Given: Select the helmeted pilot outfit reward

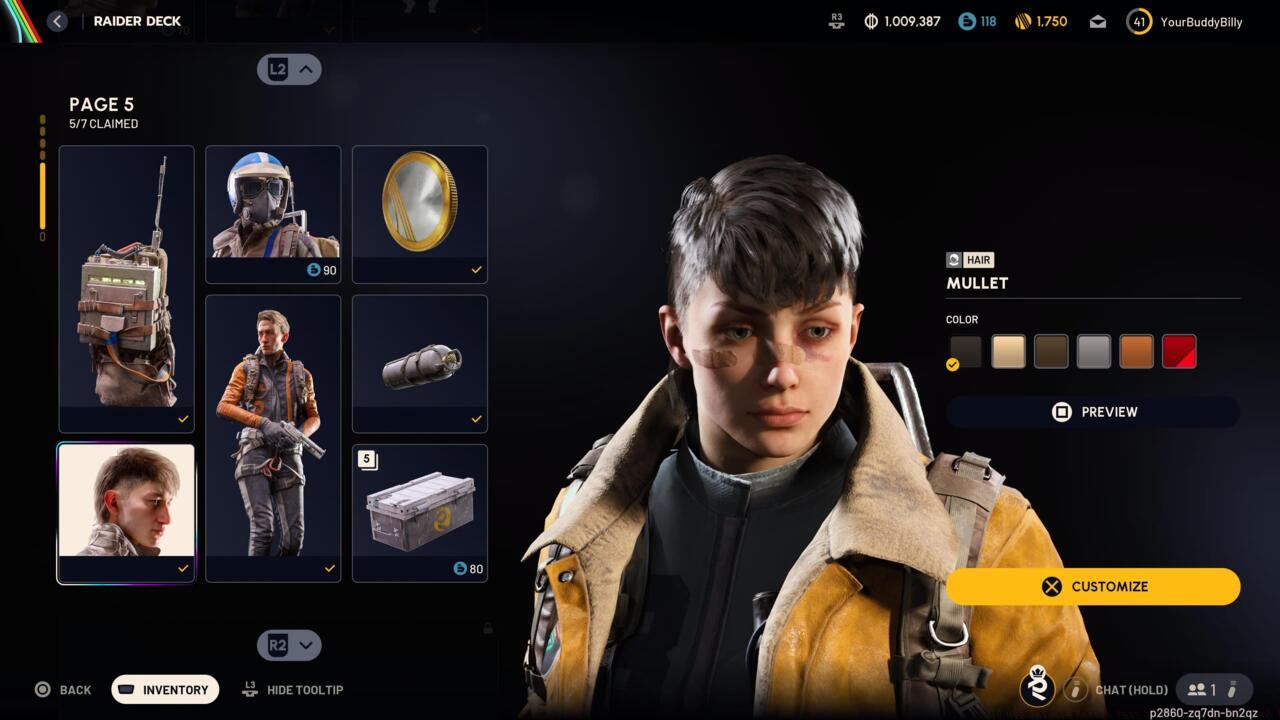Looking at the screenshot, I should [x=273, y=214].
